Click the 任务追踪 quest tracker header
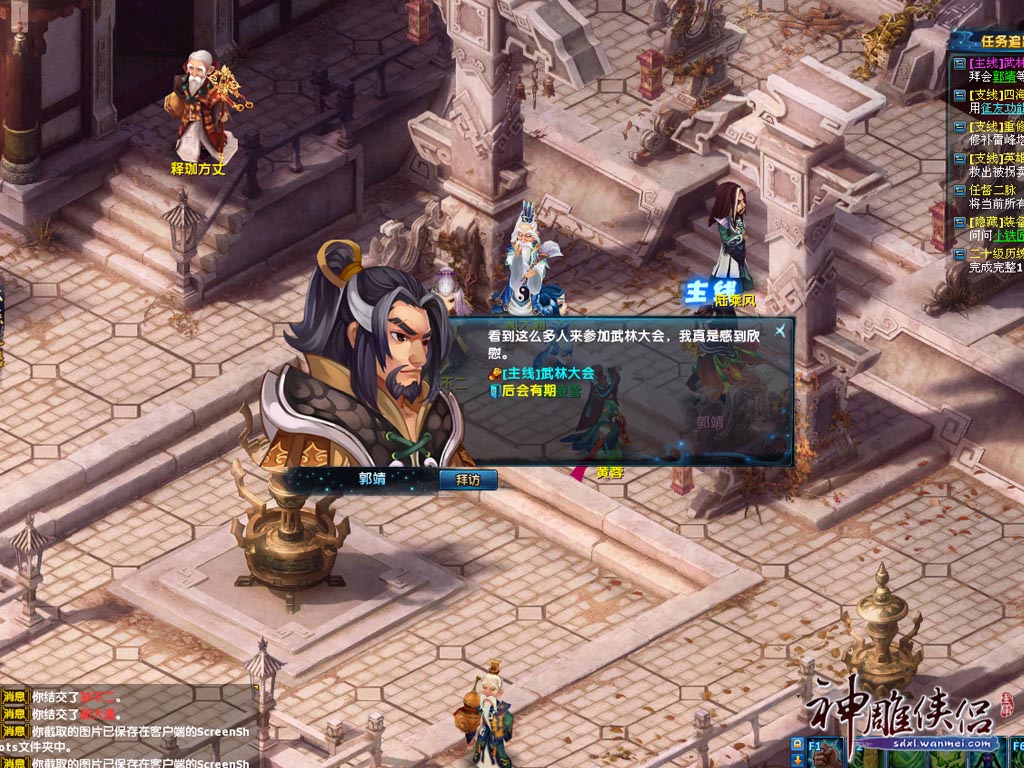 [1001, 41]
